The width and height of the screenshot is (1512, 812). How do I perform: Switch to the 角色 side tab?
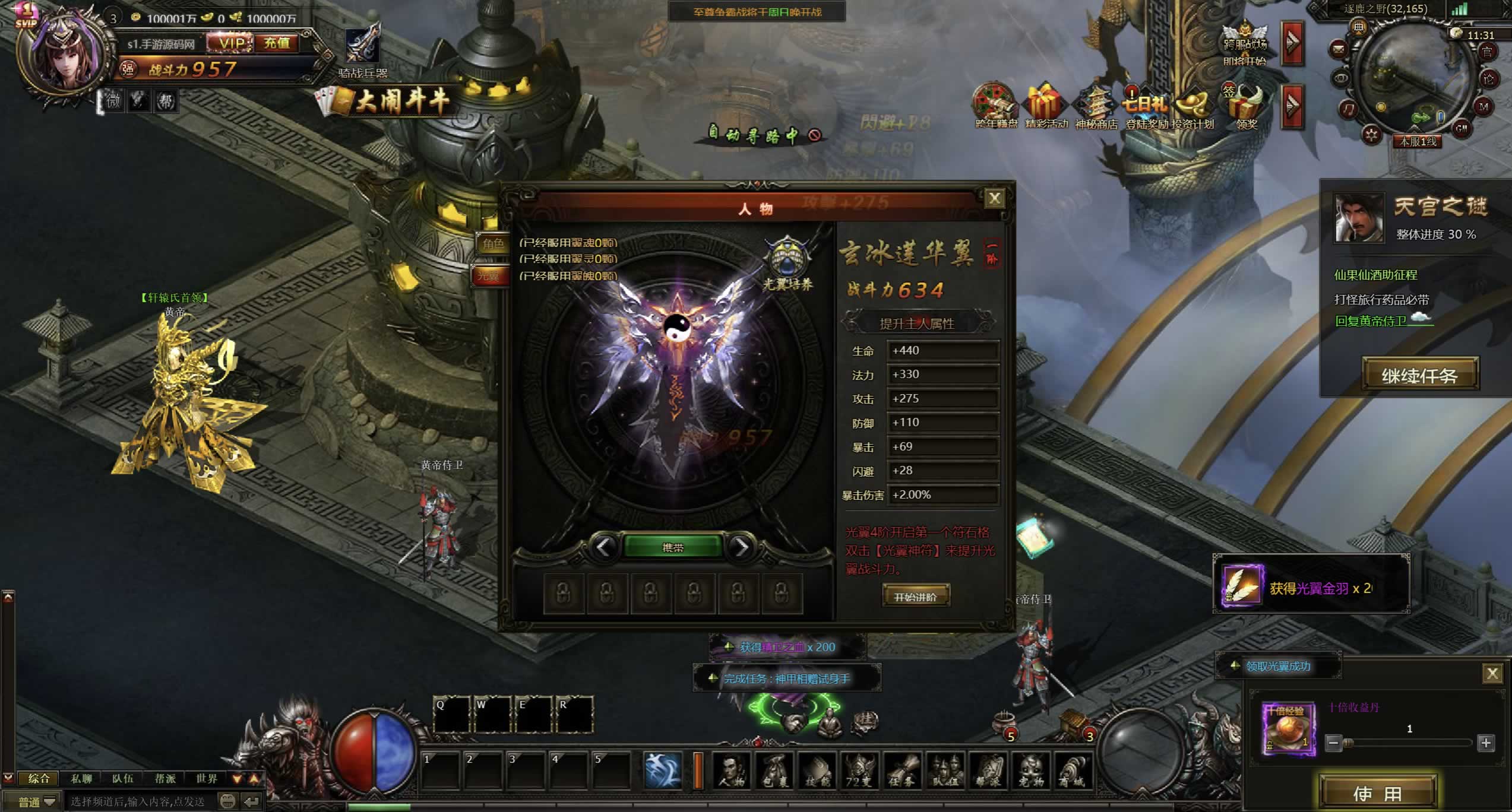coord(492,243)
